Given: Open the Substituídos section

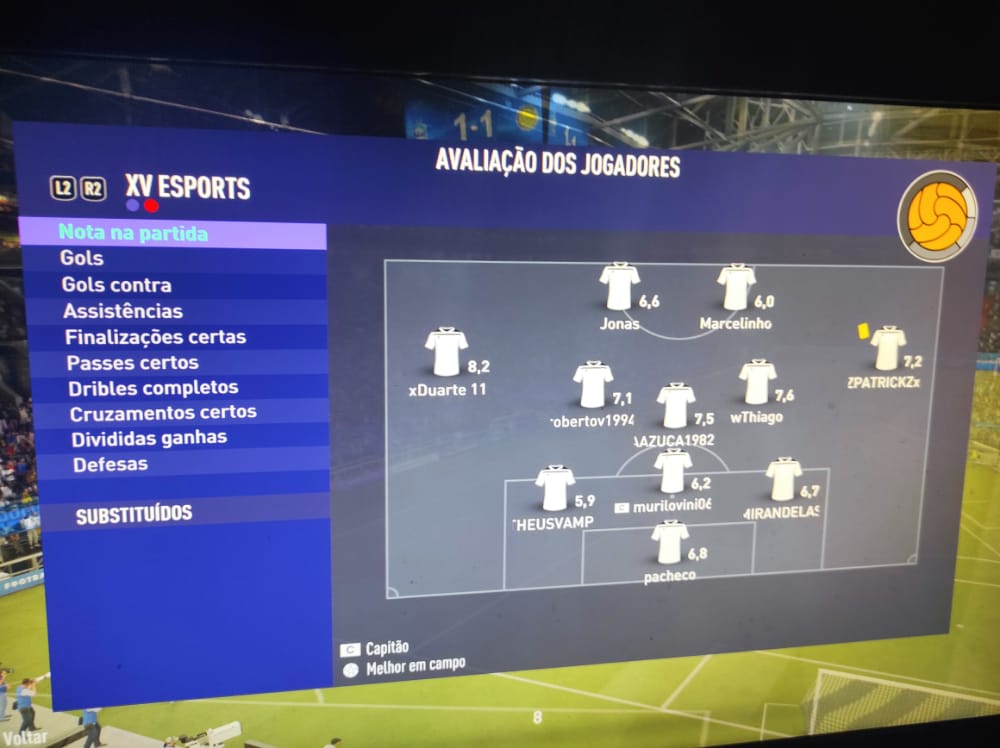Looking at the screenshot, I should point(134,515).
